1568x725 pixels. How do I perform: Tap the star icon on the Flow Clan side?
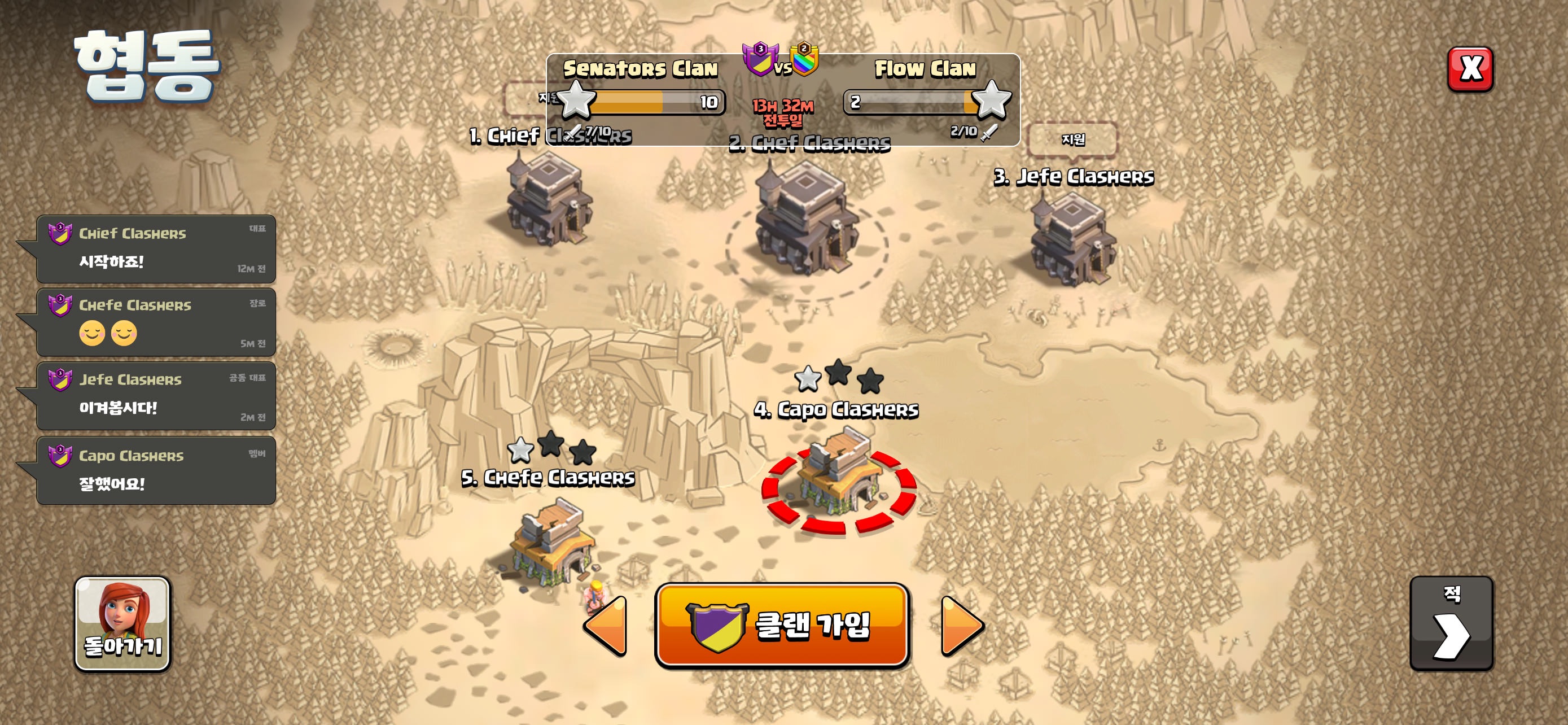point(996,102)
